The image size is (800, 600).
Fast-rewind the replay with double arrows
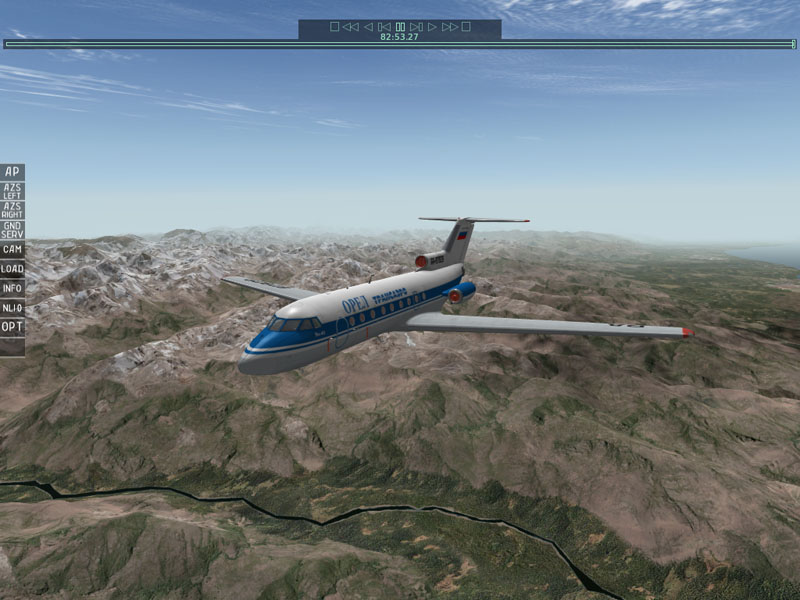pyautogui.click(x=350, y=27)
